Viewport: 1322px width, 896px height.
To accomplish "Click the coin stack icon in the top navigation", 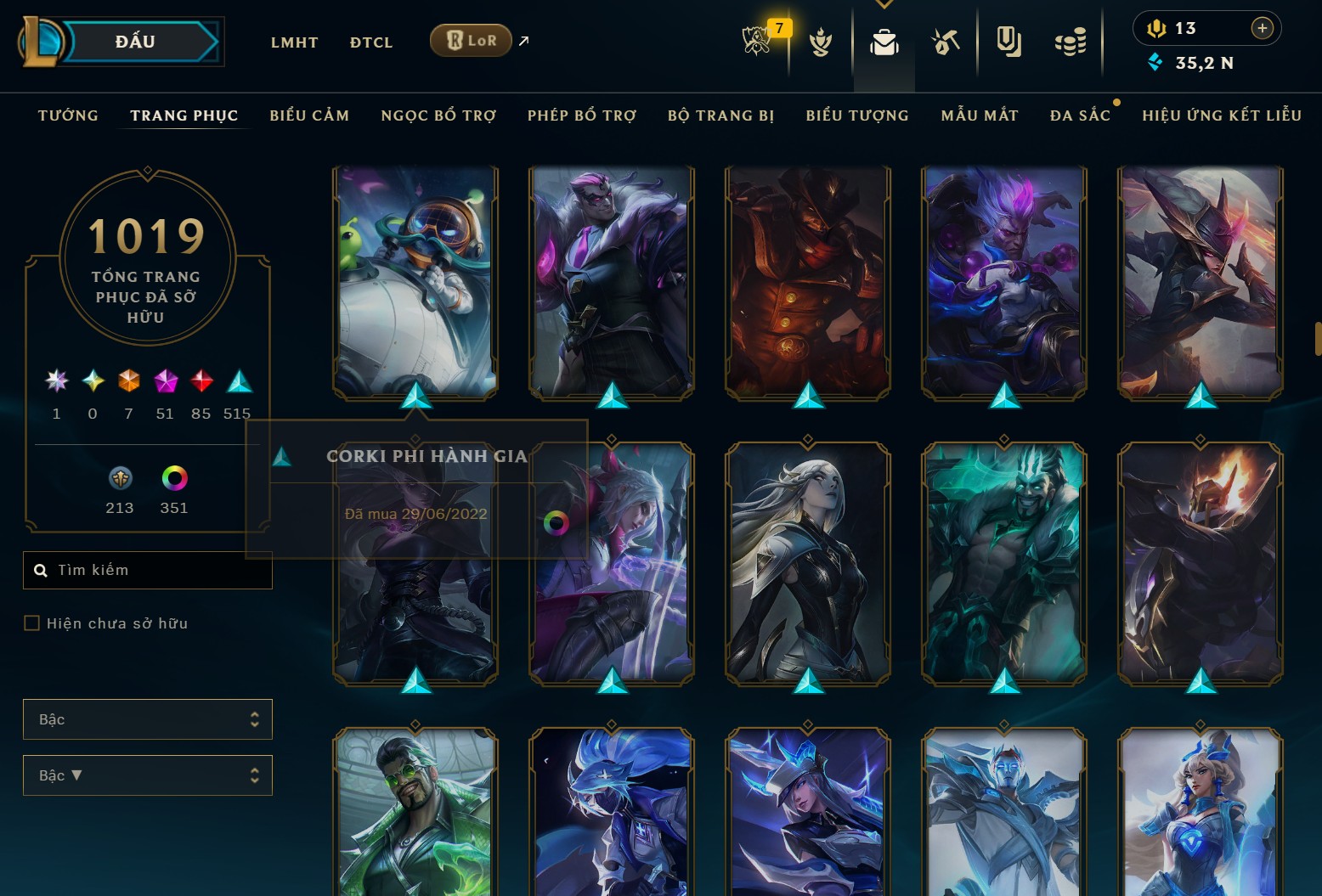I will (1071, 41).
